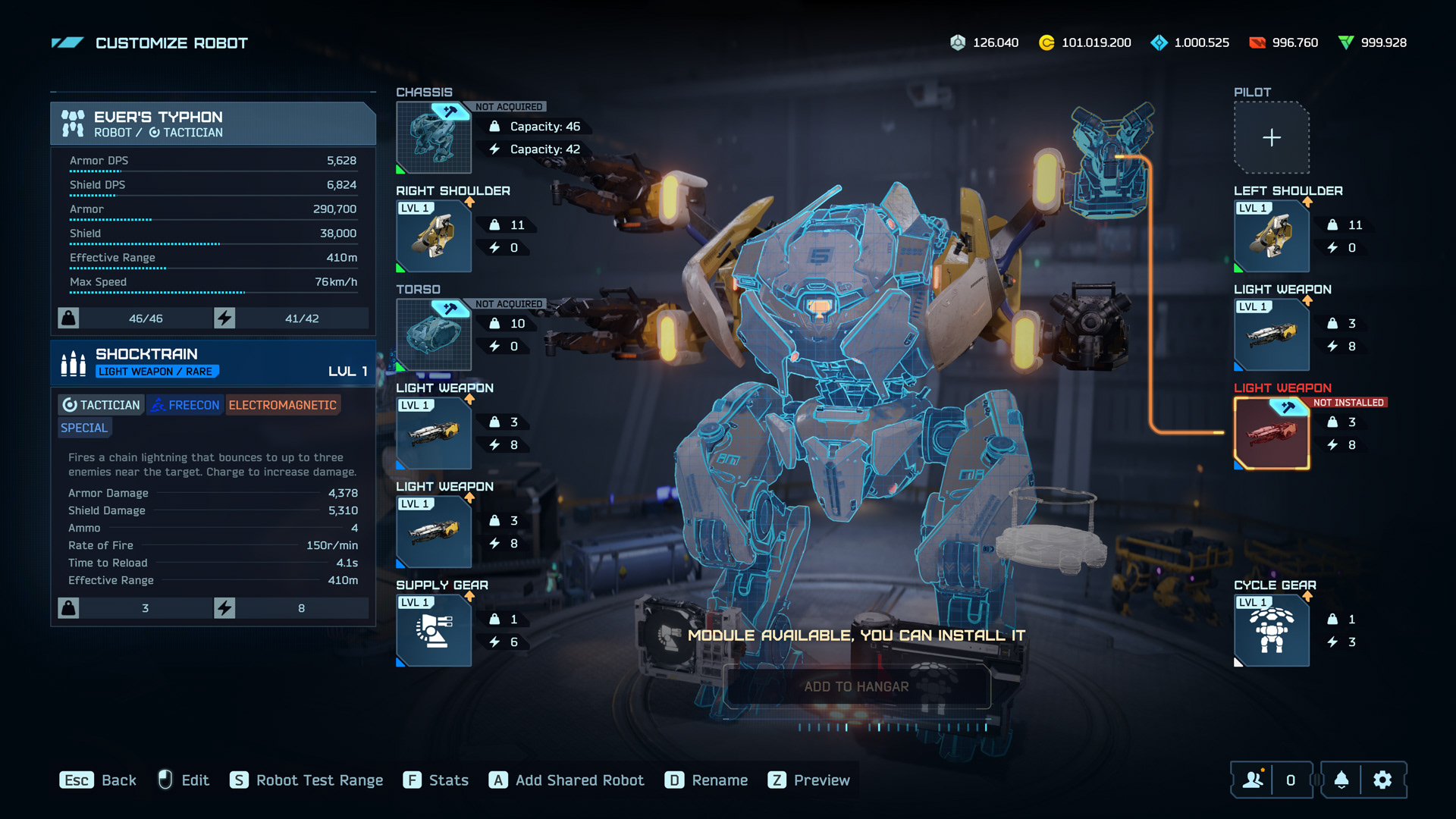Select the Supply Gear slot
The image size is (1456, 819).
pyautogui.click(x=434, y=631)
